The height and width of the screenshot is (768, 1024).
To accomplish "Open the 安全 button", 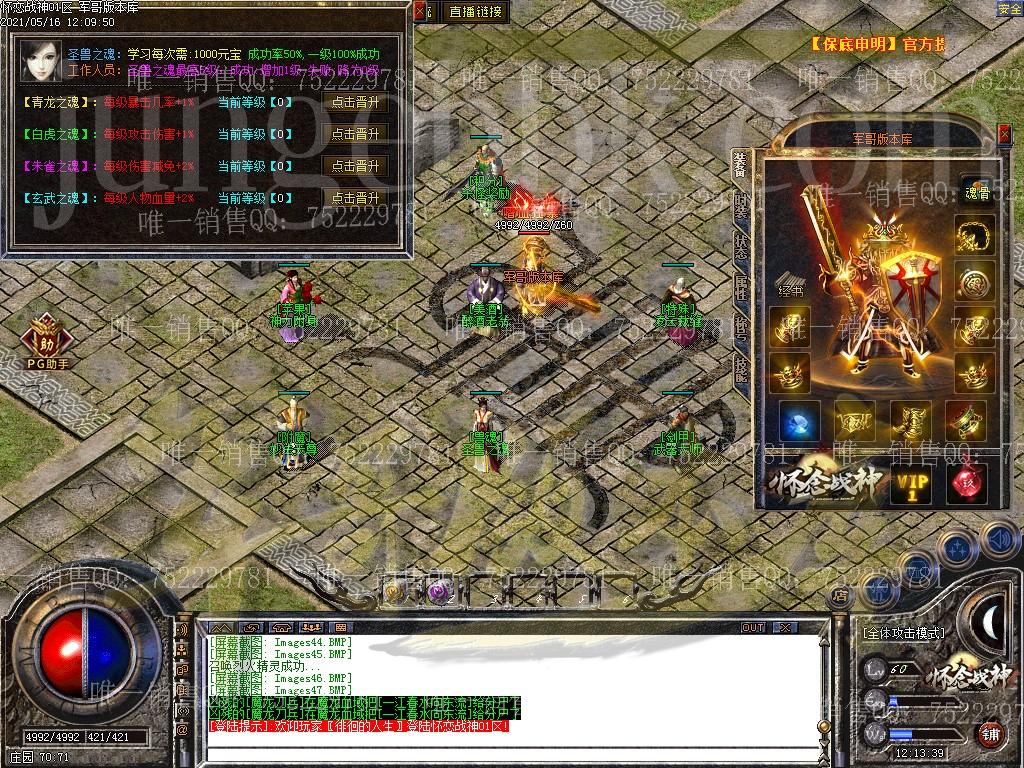I will pos(1009,9).
